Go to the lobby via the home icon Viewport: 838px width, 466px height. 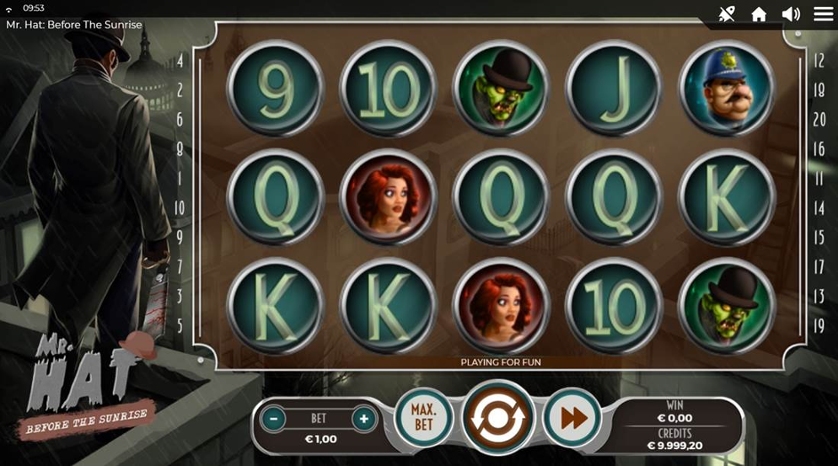(x=759, y=14)
